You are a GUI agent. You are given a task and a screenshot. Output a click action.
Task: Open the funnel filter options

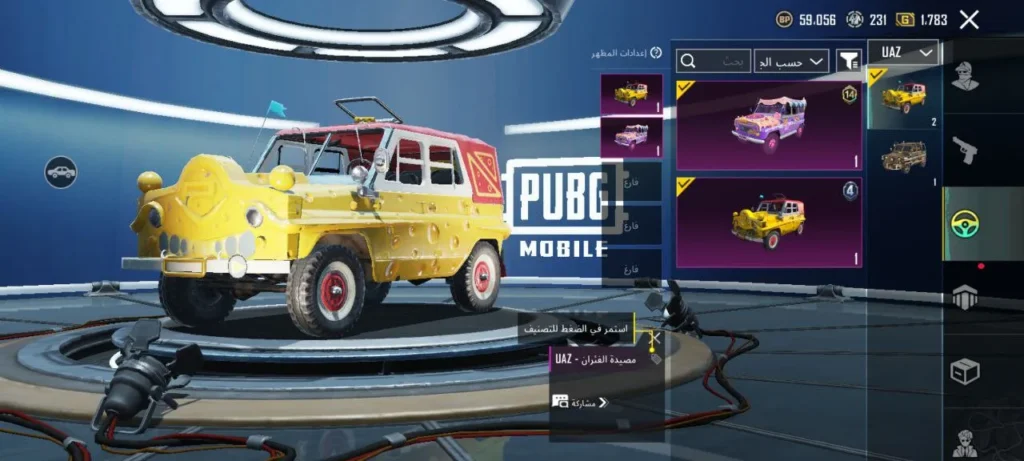tap(848, 61)
